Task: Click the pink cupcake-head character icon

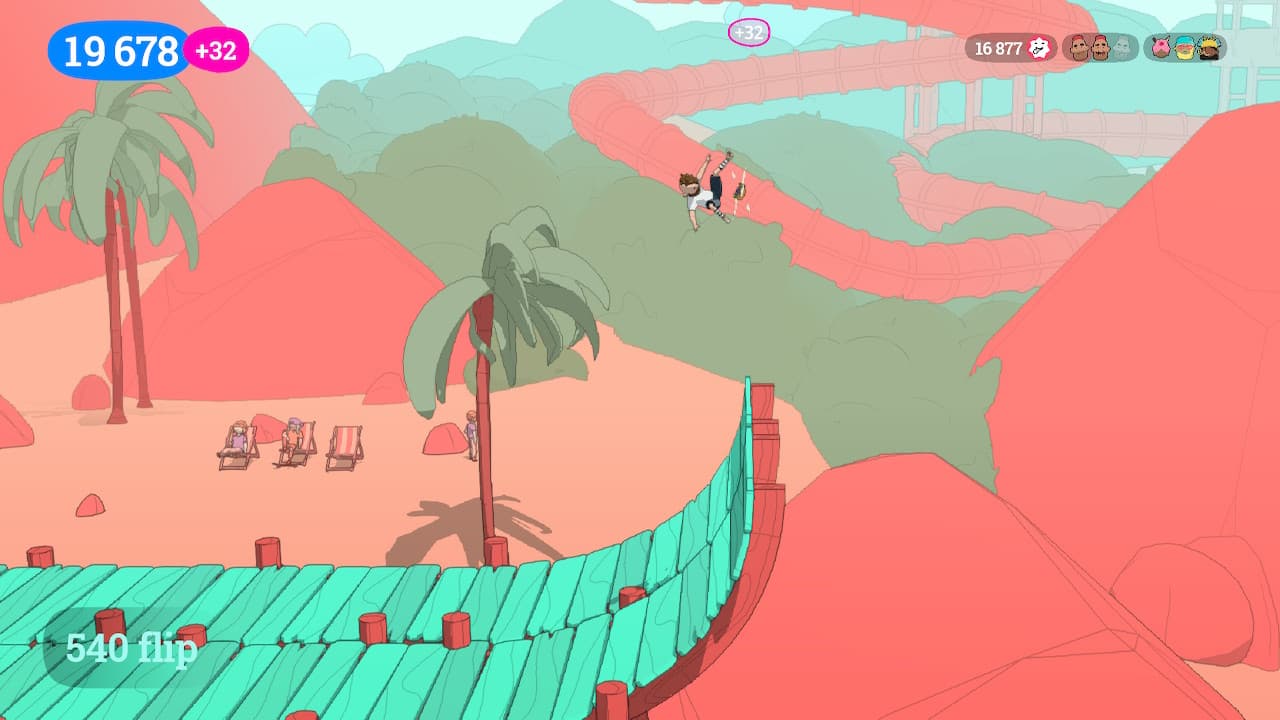Action: pos(1161,47)
